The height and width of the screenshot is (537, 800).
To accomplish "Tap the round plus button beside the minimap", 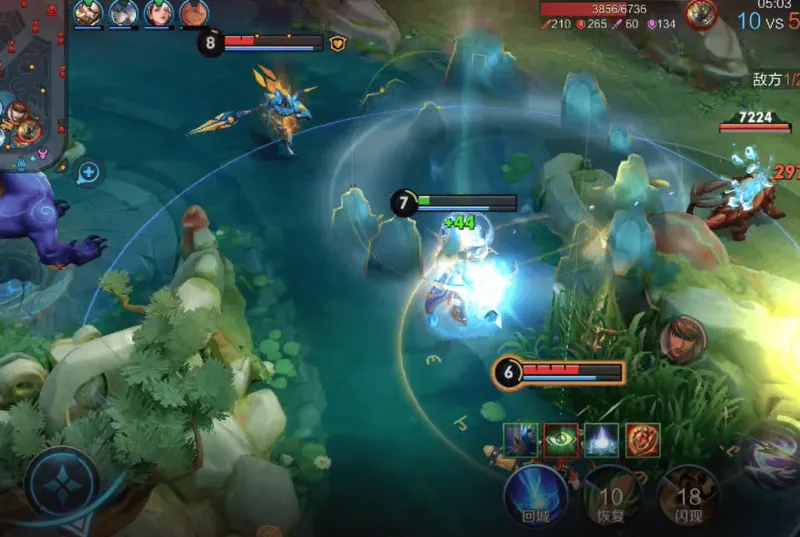I will pyautogui.click(x=89, y=173).
